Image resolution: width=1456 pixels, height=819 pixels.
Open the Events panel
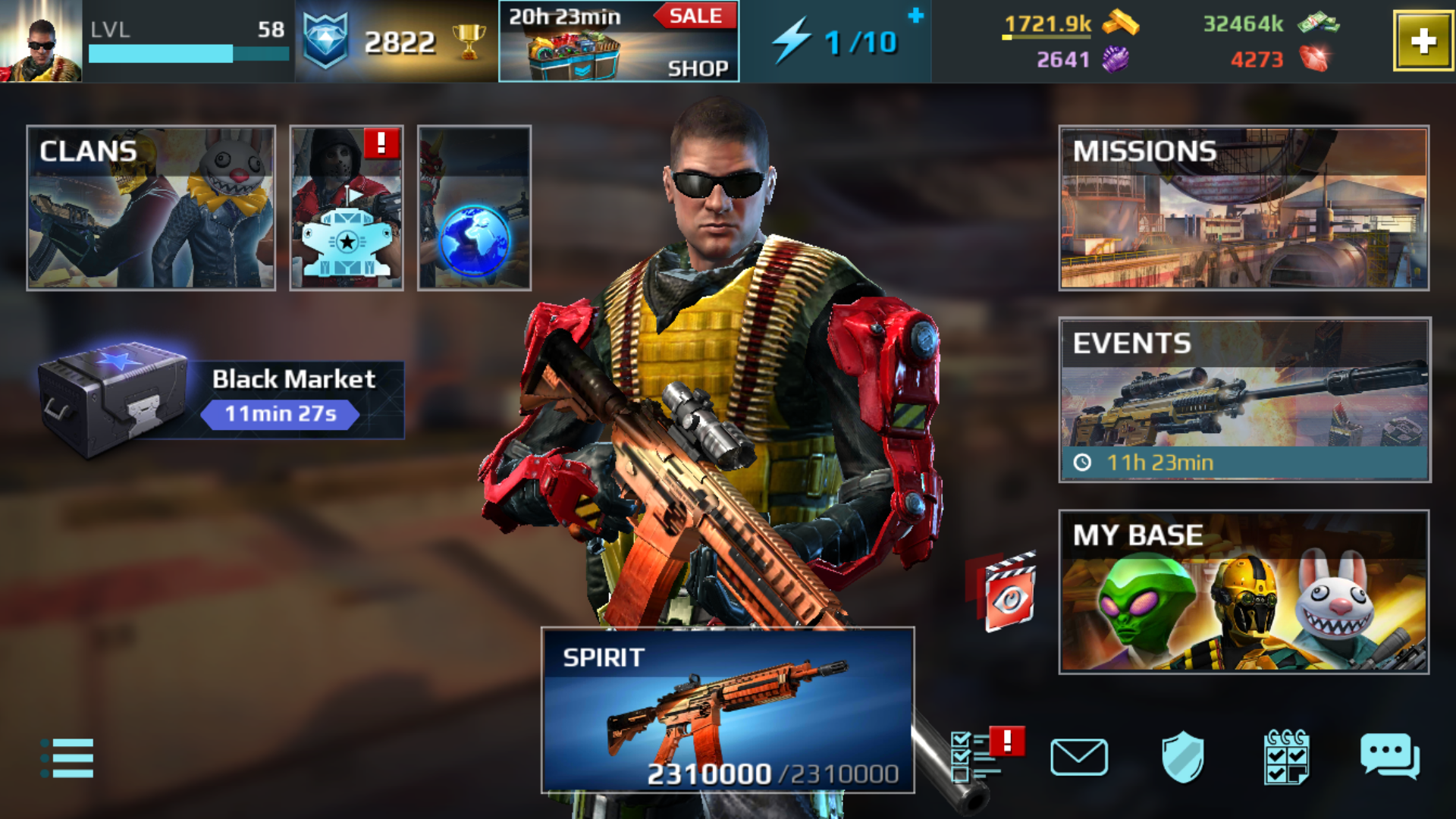pos(1244,400)
